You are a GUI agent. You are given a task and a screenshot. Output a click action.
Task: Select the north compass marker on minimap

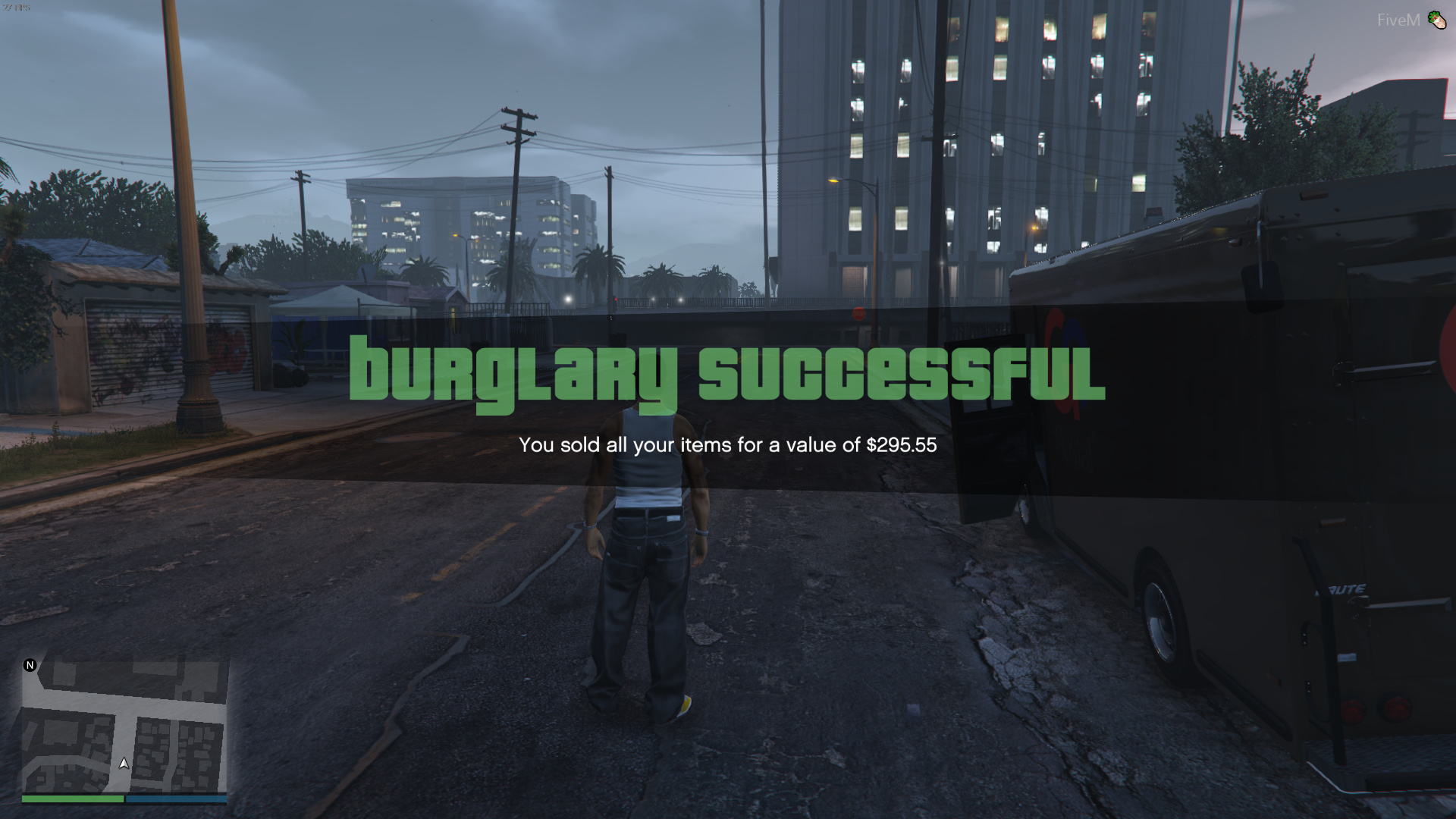pyautogui.click(x=30, y=665)
